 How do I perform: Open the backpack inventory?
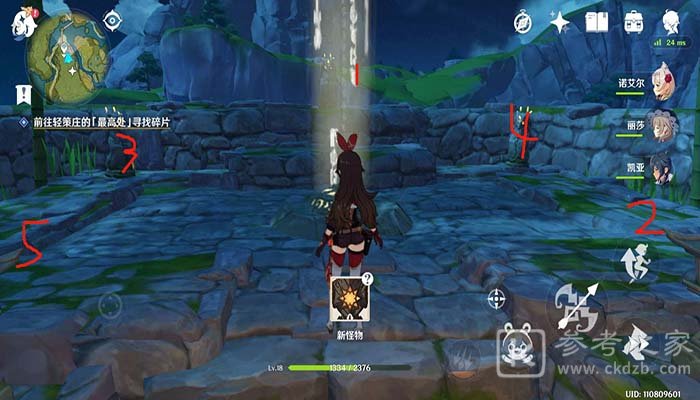coord(634,21)
